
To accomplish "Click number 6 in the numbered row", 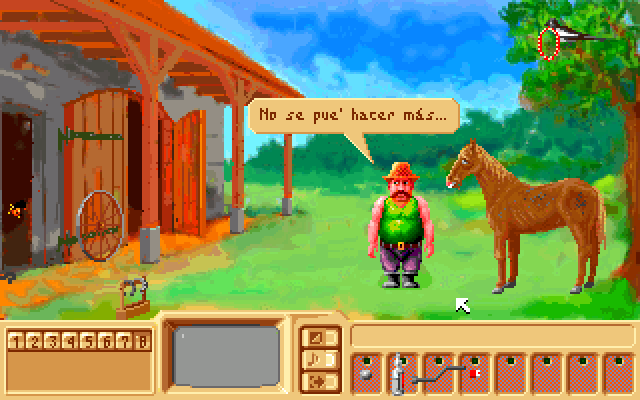I will point(107,342).
